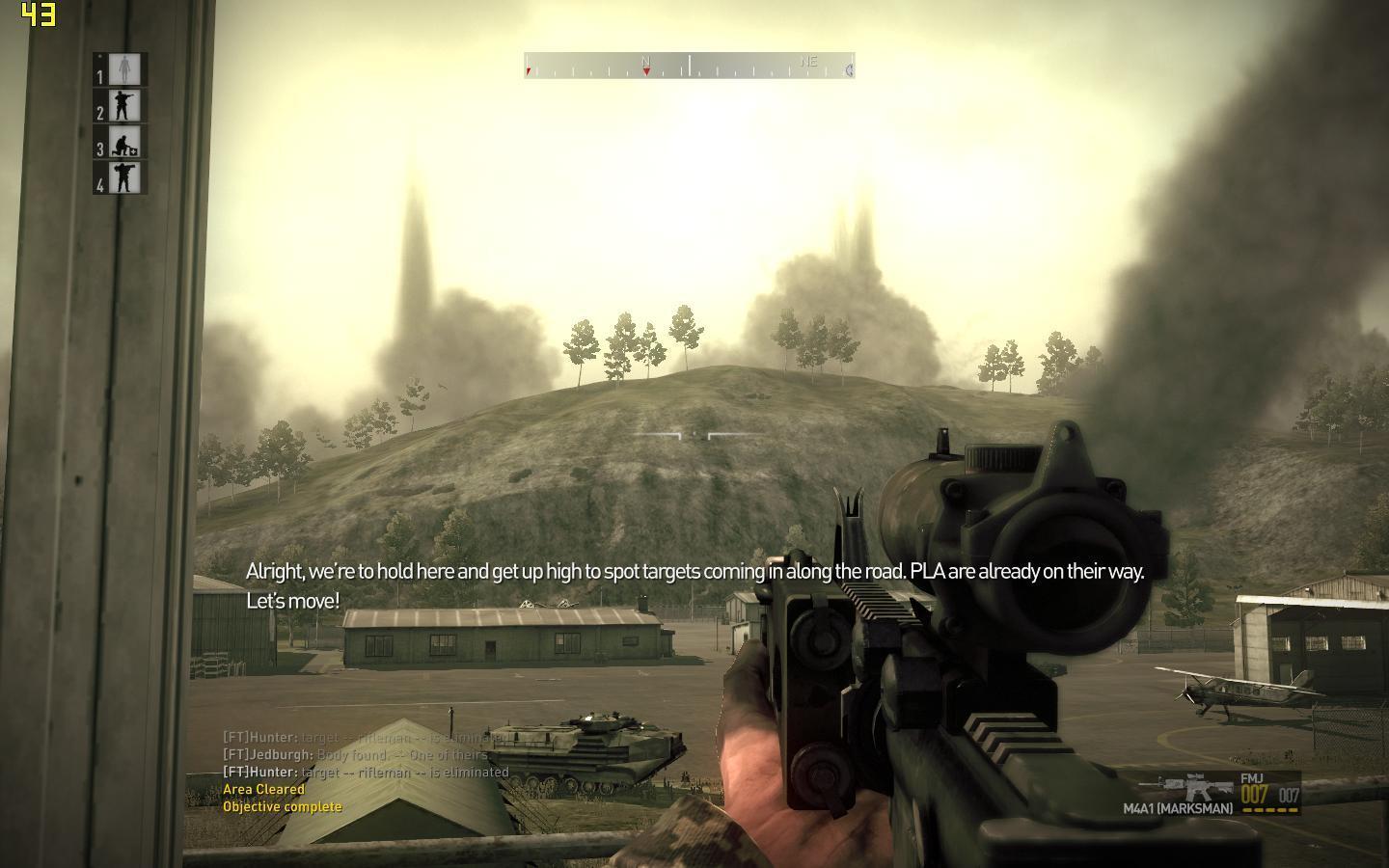Select squad member 1 portrait

point(123,69)
